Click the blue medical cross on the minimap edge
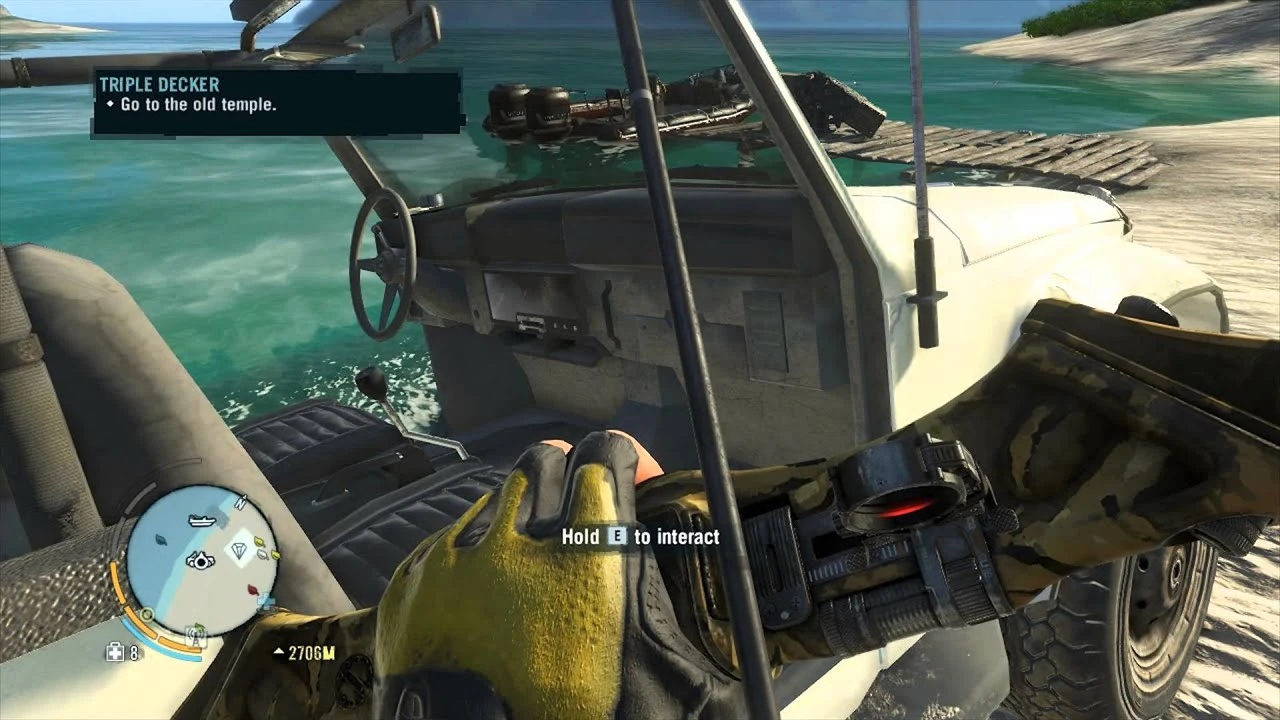 [264, 600]
